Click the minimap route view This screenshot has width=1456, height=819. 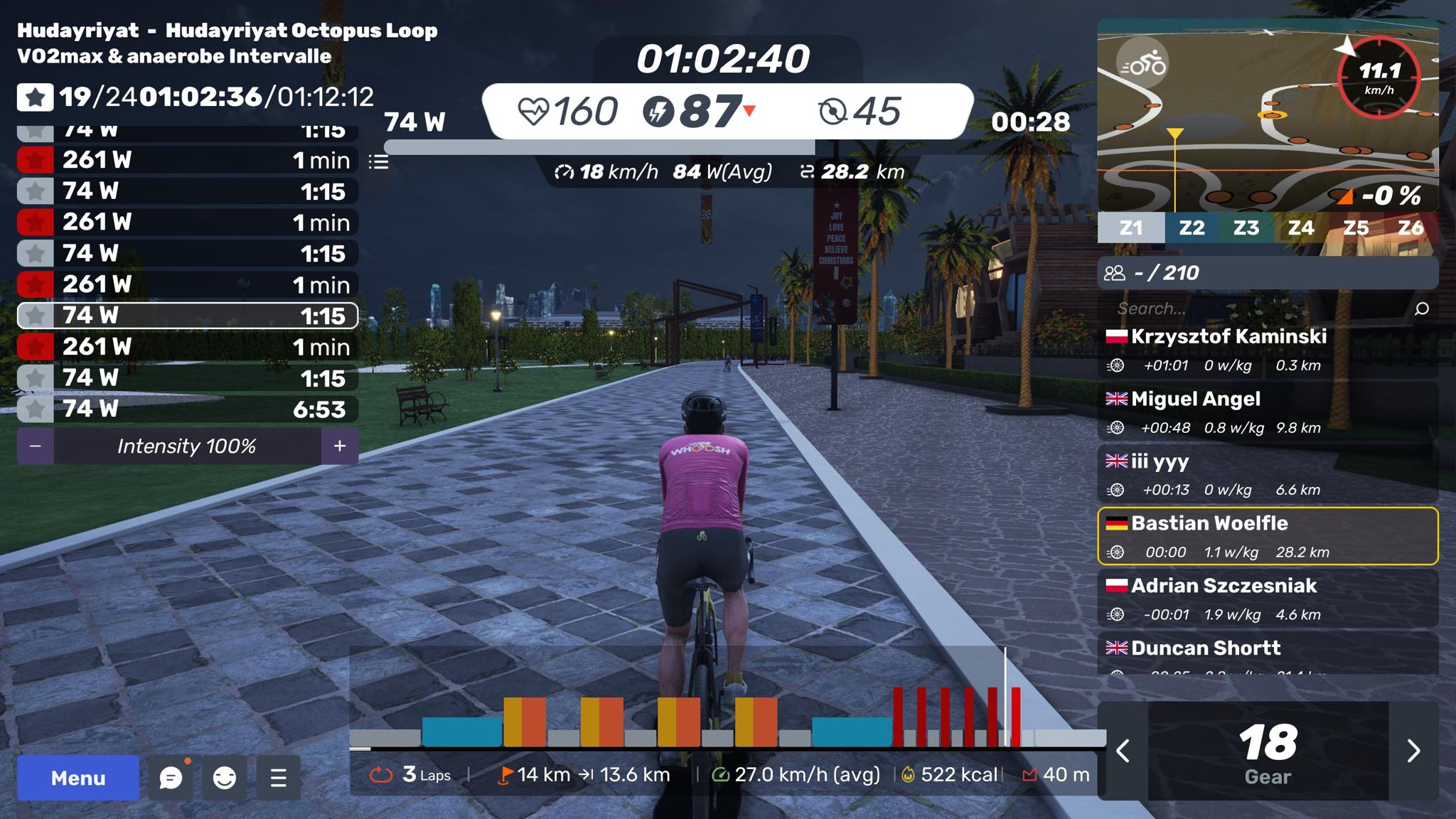1251,142
